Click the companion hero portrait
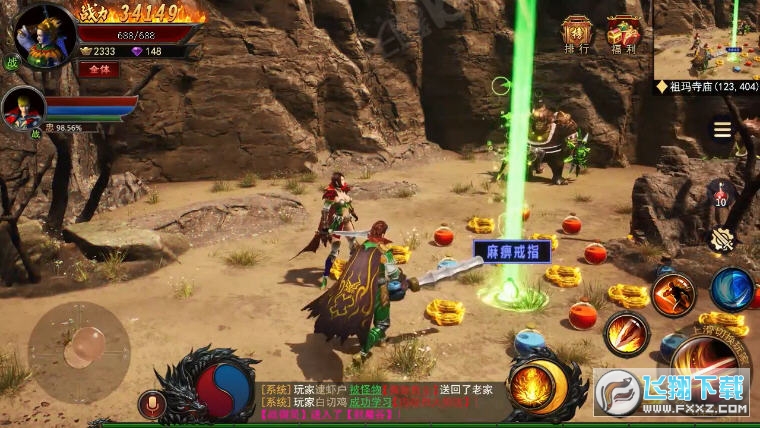 22,109
